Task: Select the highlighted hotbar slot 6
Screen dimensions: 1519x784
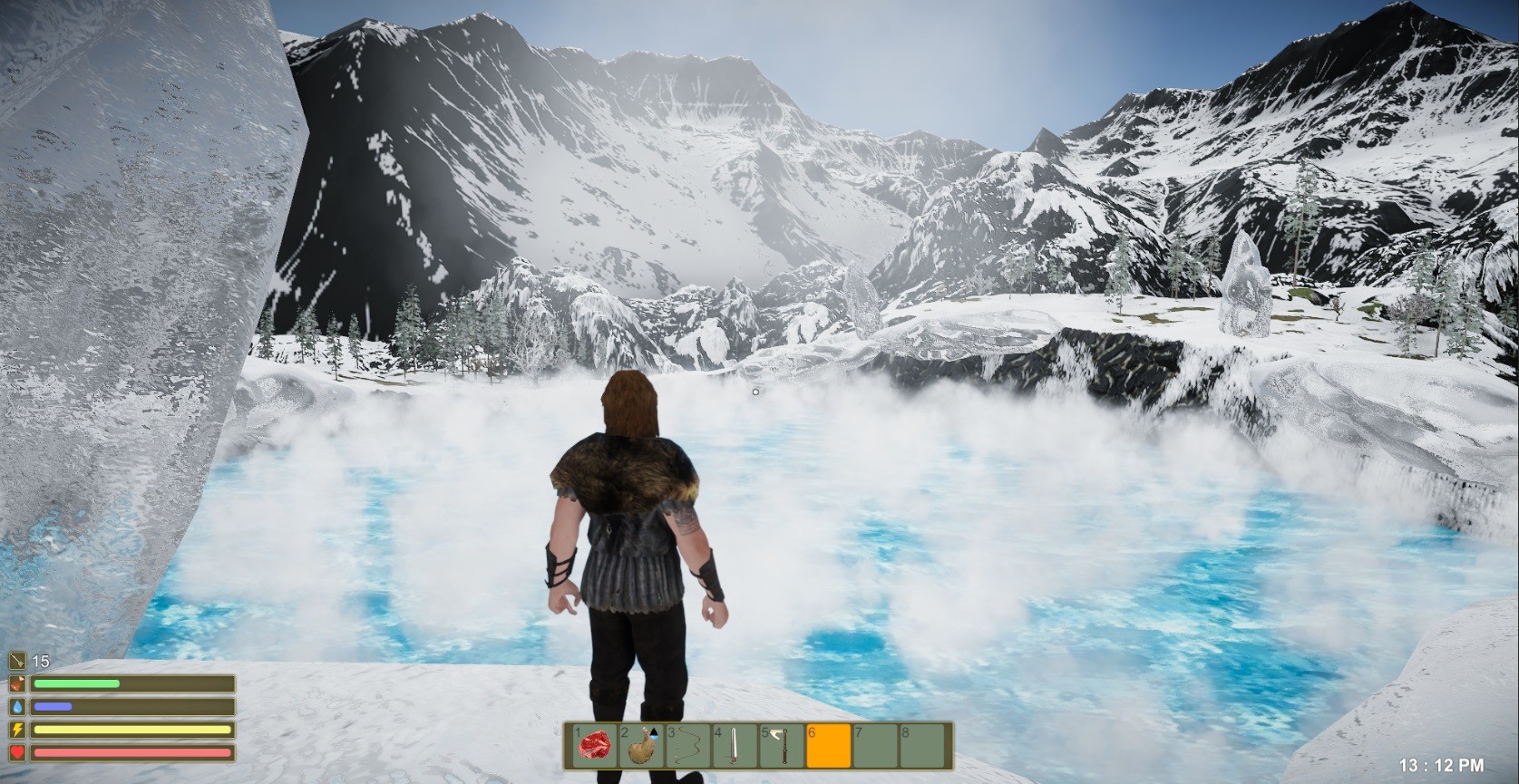Action: tap(827, 746)
